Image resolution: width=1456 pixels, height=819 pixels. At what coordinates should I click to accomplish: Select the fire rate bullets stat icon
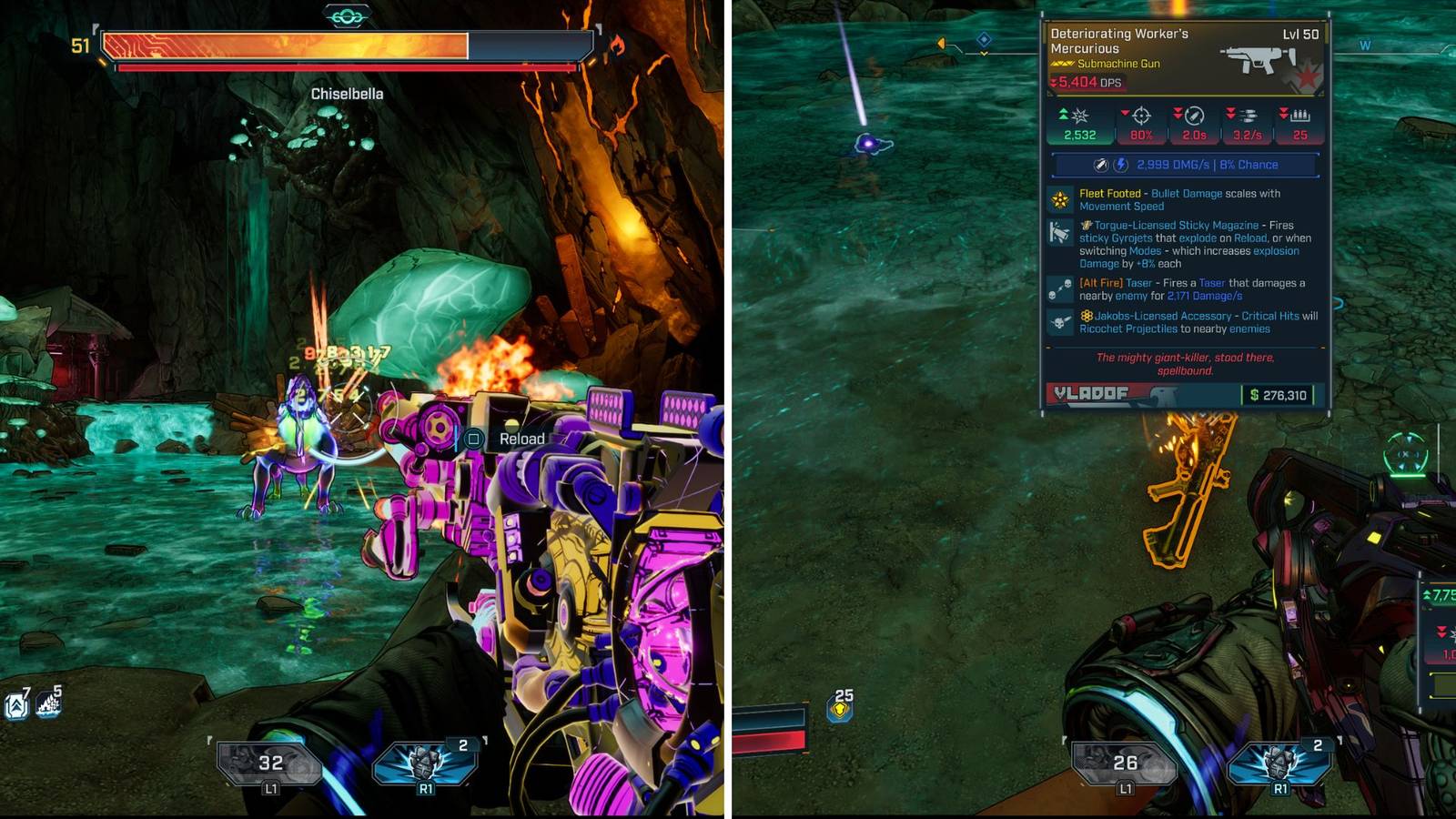[x=1249, y=116]
